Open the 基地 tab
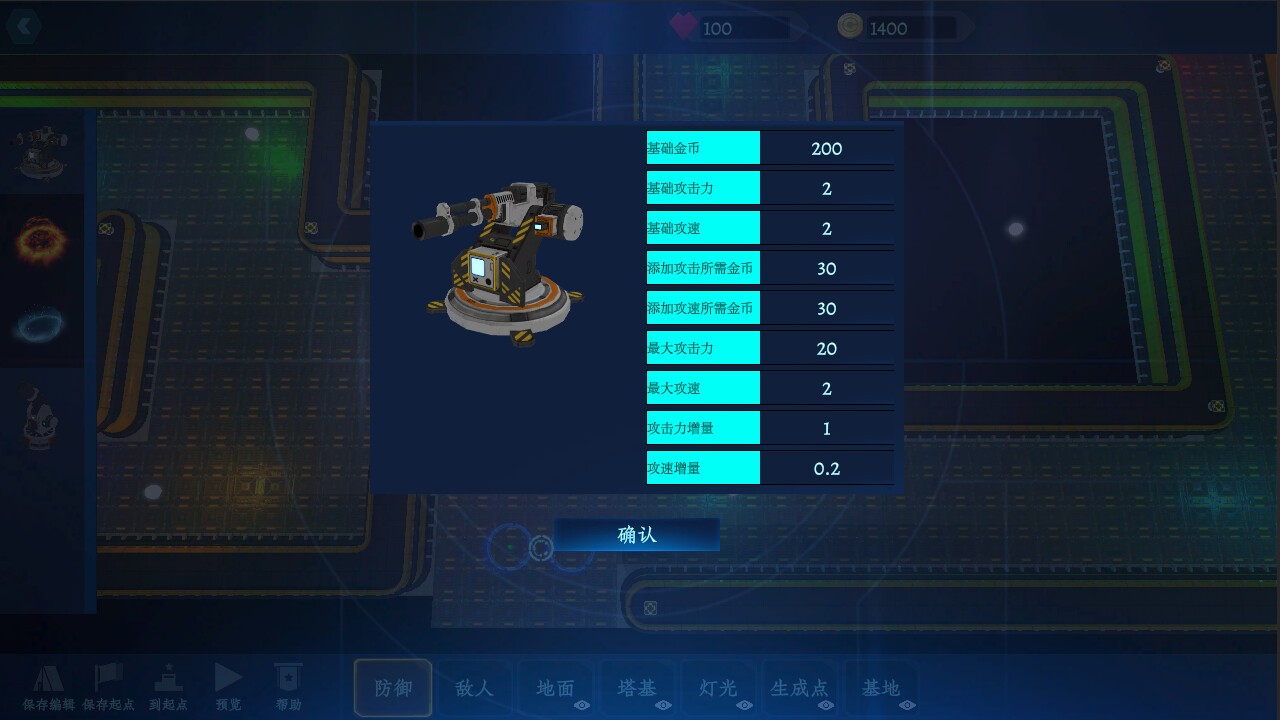The image size is (1280, 720). (x=881, y=686)
